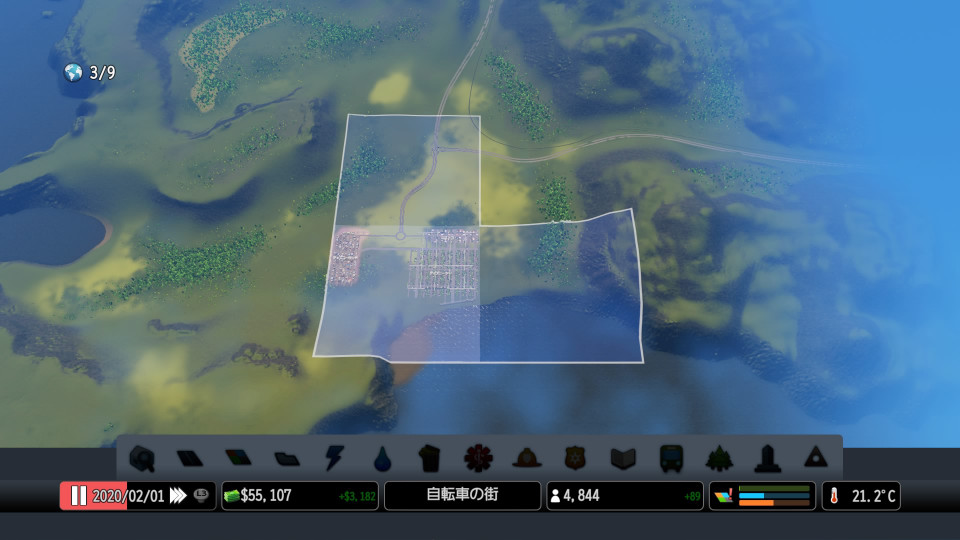
Task: Open the Zoning menu
Action: [x=237, y=458]
